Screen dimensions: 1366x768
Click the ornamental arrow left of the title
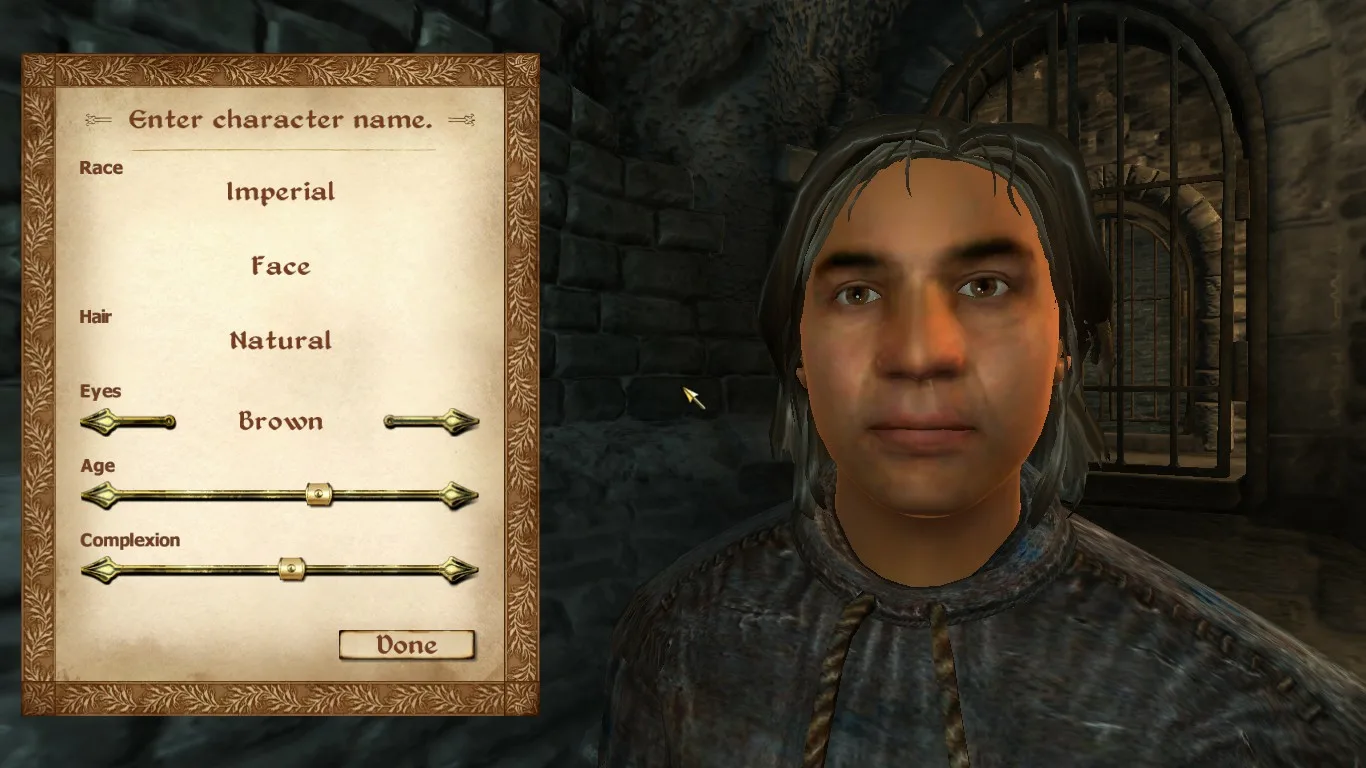click(98, 119)
